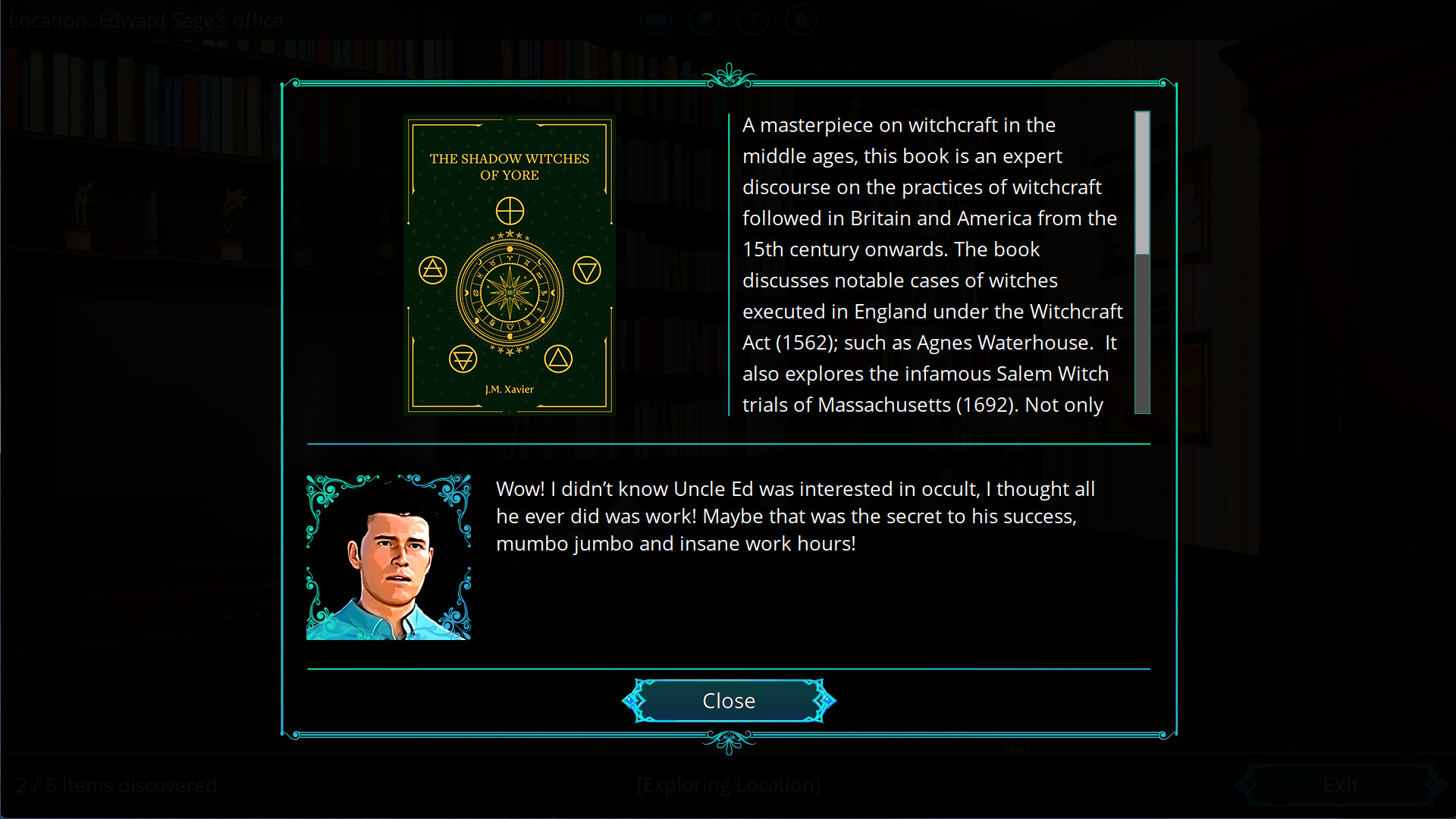
Task: Click the circled star symbol on book cover
Action: point(510,211)
